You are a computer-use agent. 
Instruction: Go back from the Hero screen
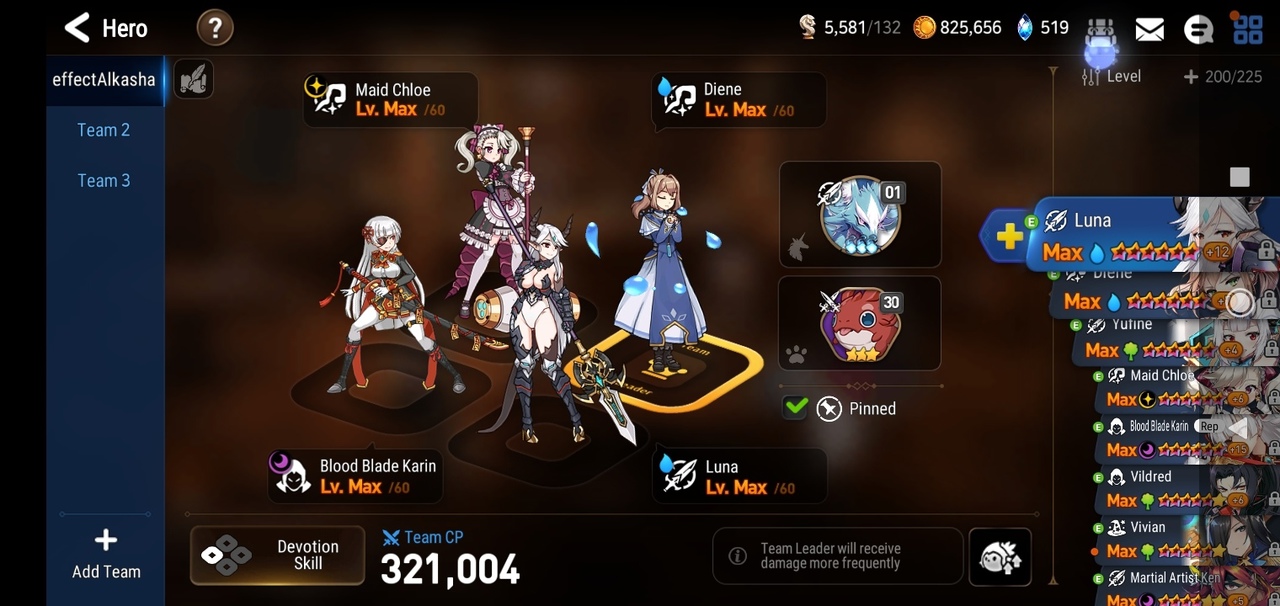pos(78,28)
